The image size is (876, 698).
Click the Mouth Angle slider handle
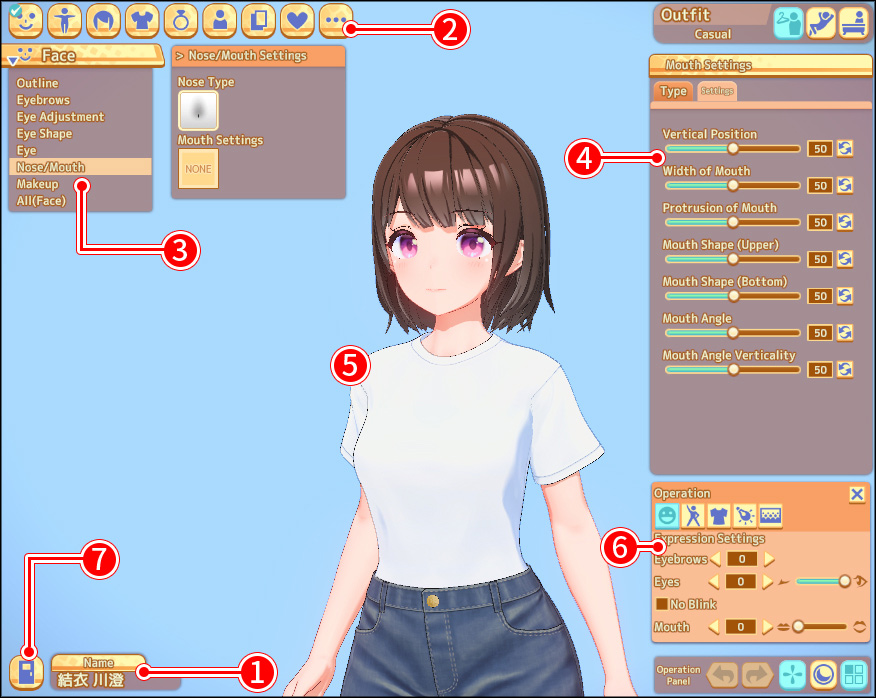pyautogui.click(x=733, y=332)
